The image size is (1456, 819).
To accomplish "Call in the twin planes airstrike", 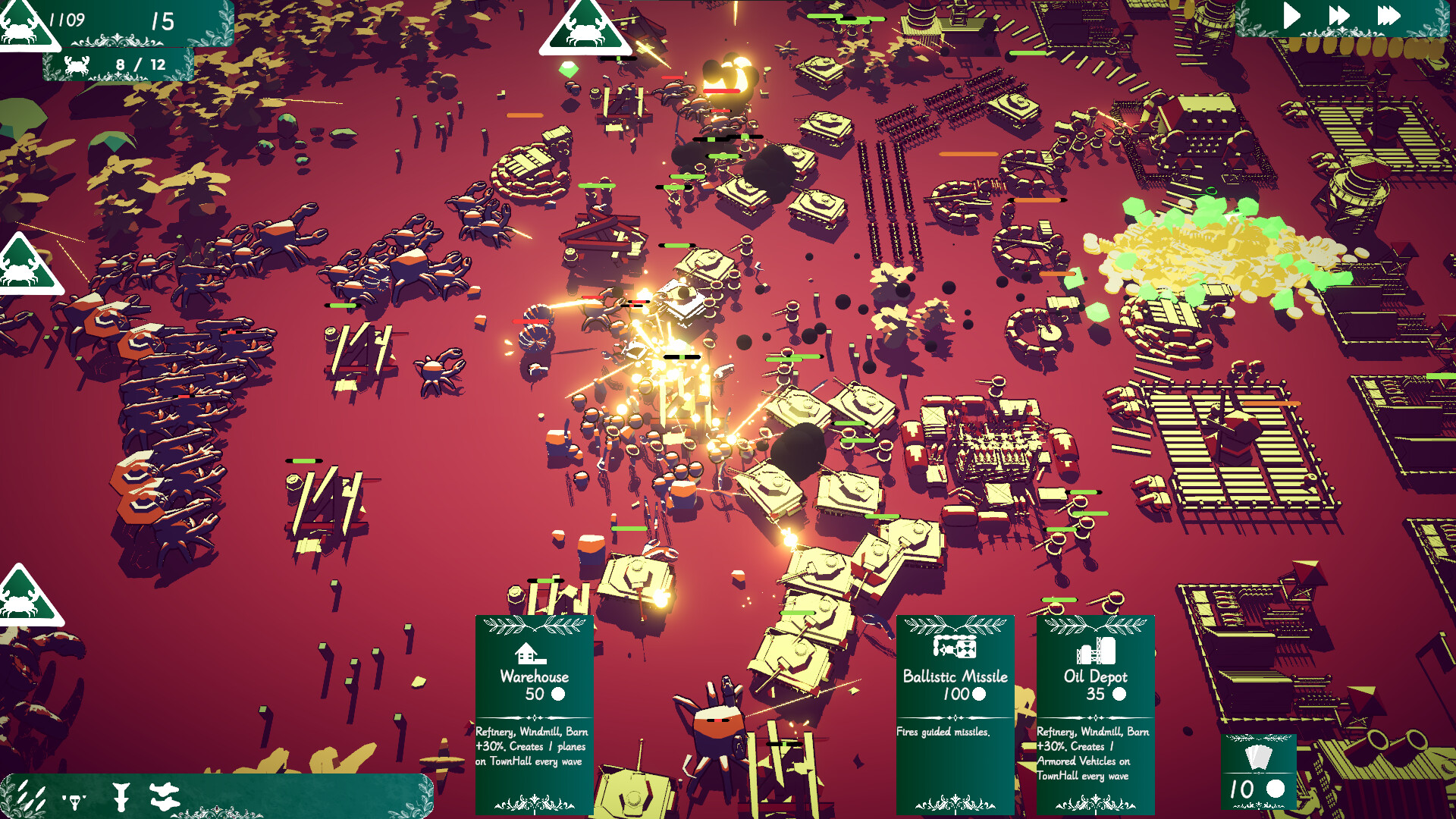I will click(164, 796).
